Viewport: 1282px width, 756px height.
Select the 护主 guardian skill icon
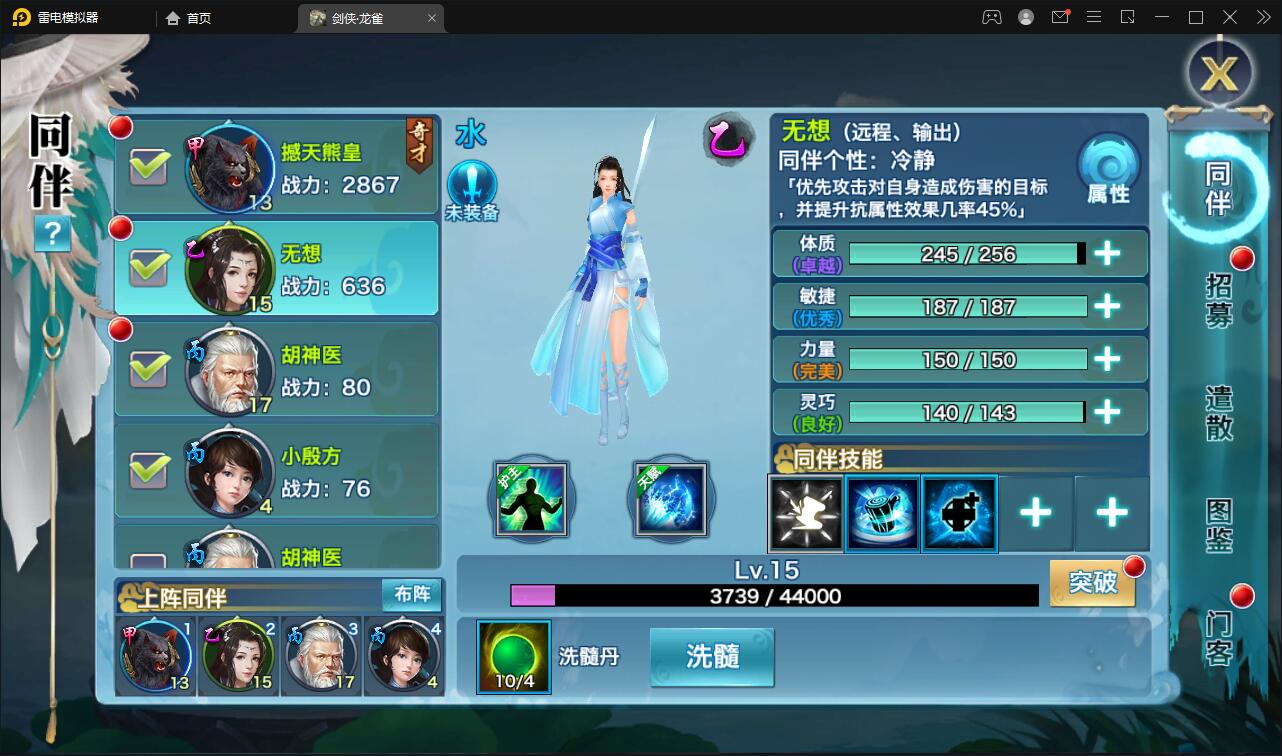coord(531,498)
